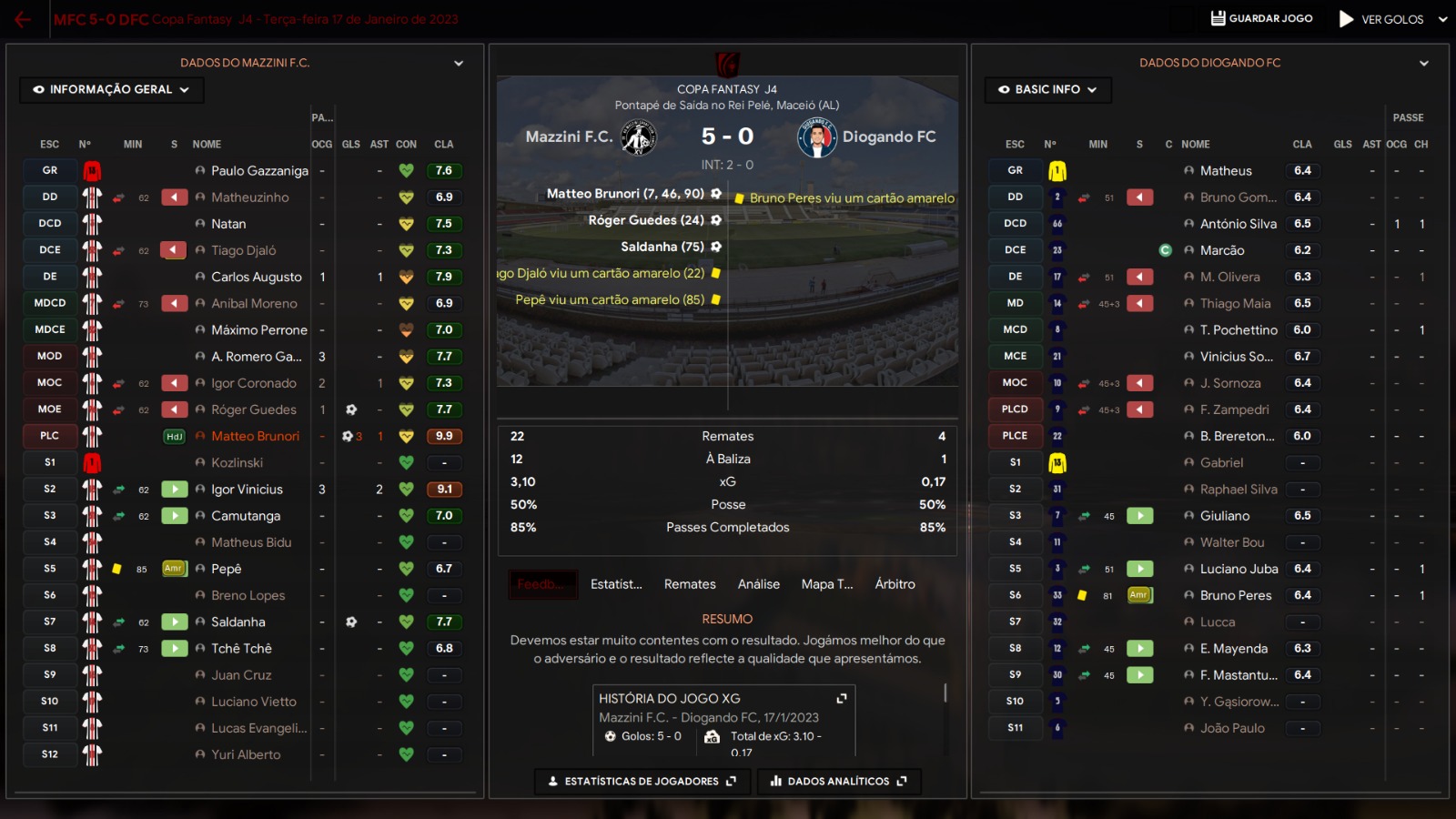Switch to the Estatist... tab
The height and width of the screenshot is (819, 1456).
[616, 584]
